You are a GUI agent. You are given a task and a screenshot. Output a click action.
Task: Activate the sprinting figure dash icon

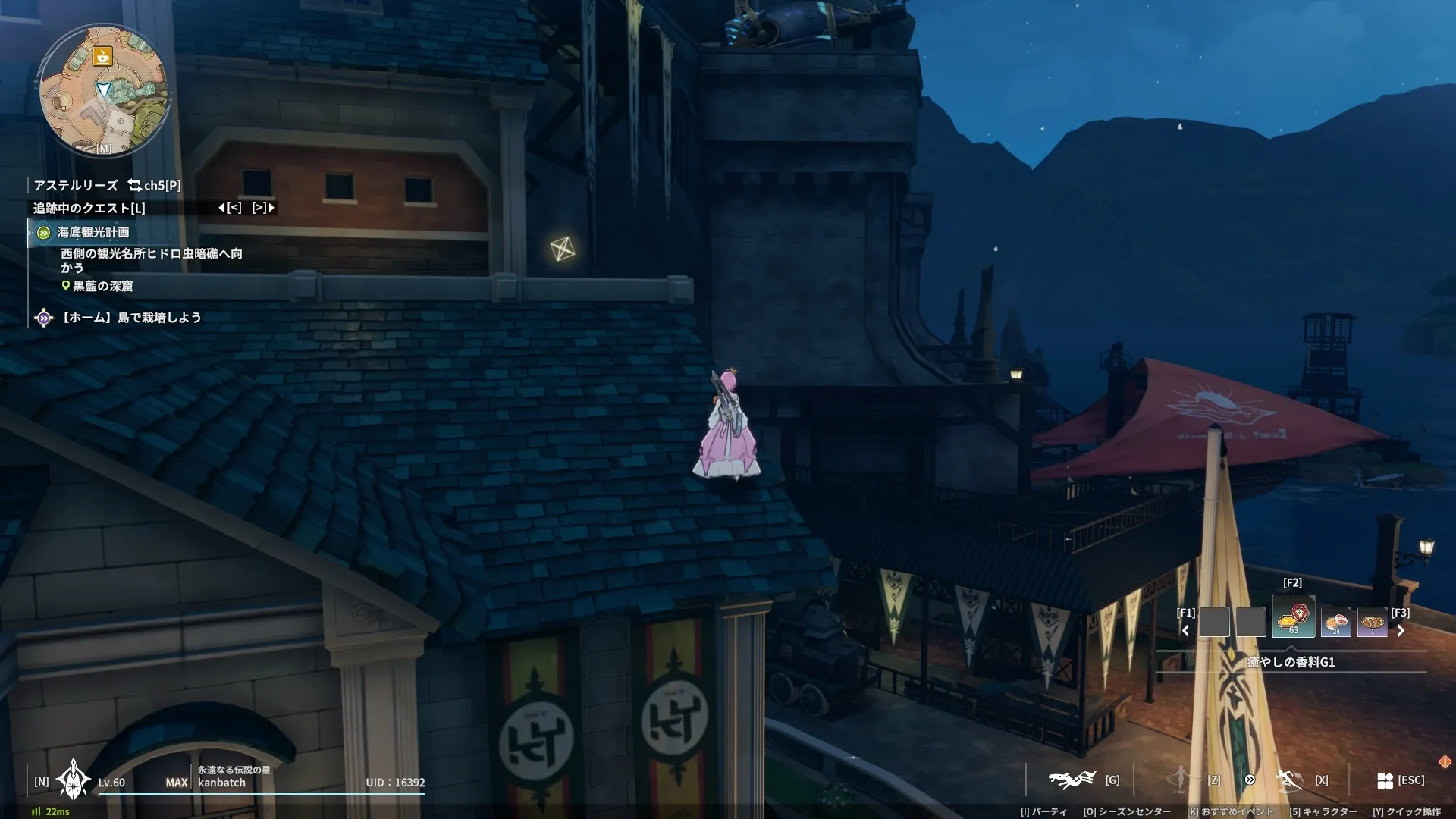1288,780
